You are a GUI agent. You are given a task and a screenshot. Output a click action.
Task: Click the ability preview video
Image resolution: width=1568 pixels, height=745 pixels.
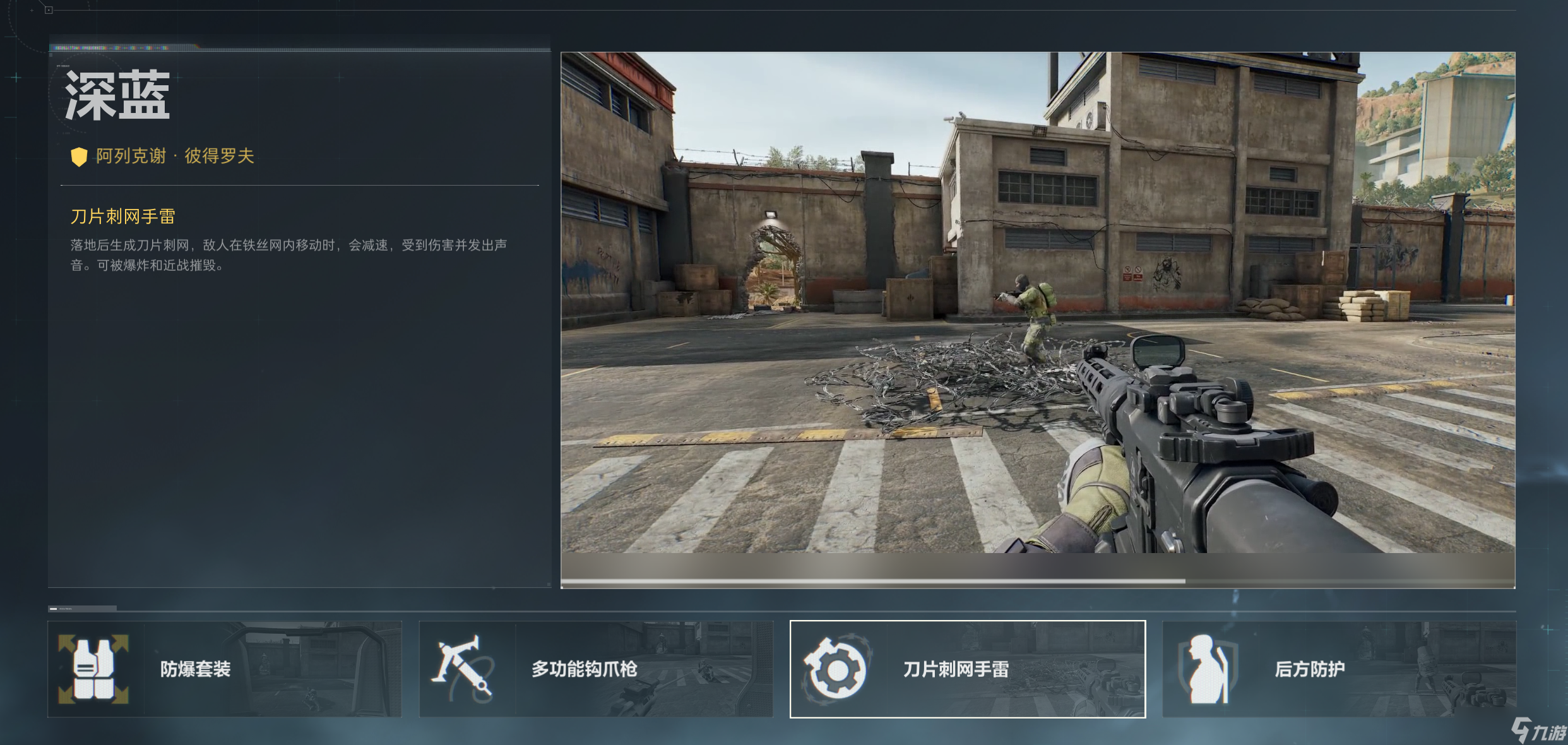pyautogui.click(x=1038, y=303)
